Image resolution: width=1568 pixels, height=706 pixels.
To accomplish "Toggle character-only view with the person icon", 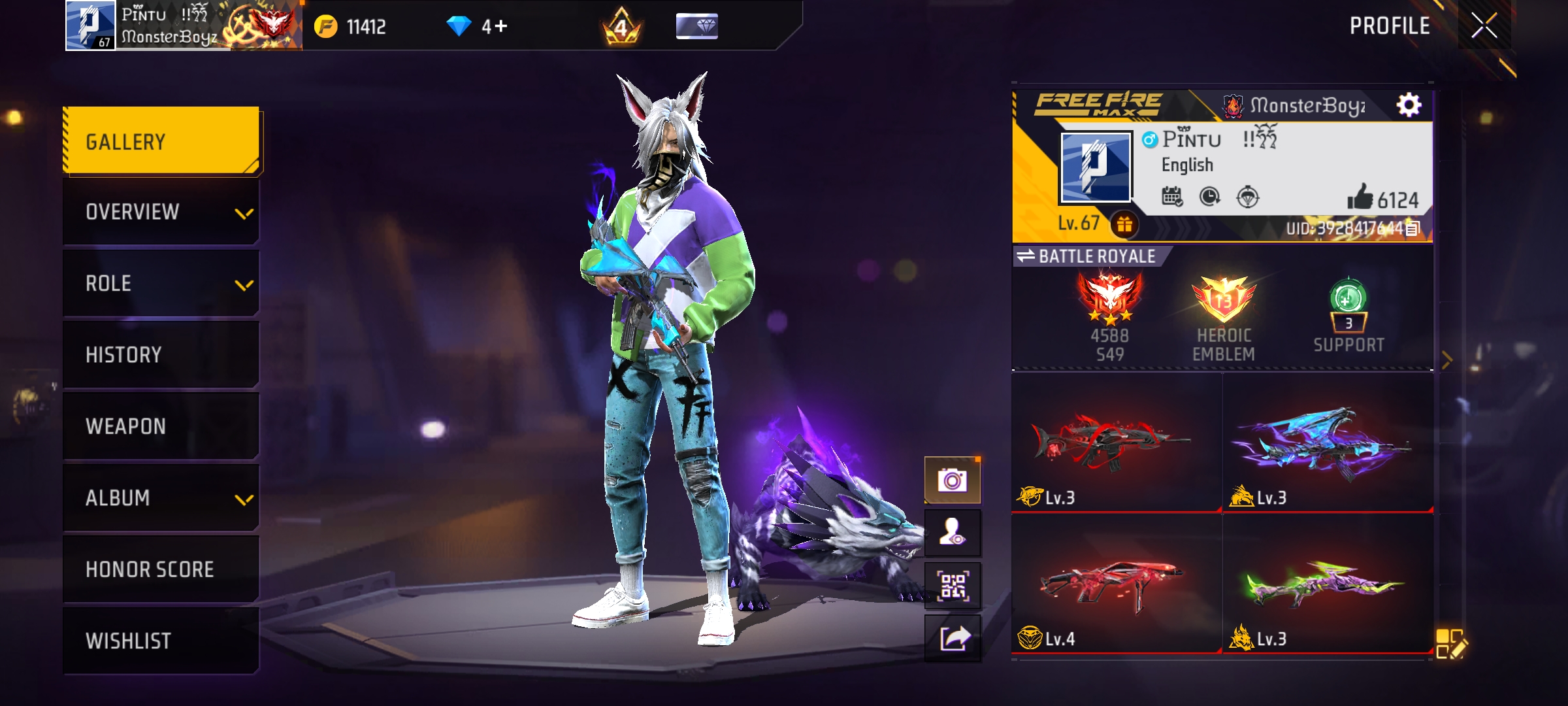I will pos(953,532).
